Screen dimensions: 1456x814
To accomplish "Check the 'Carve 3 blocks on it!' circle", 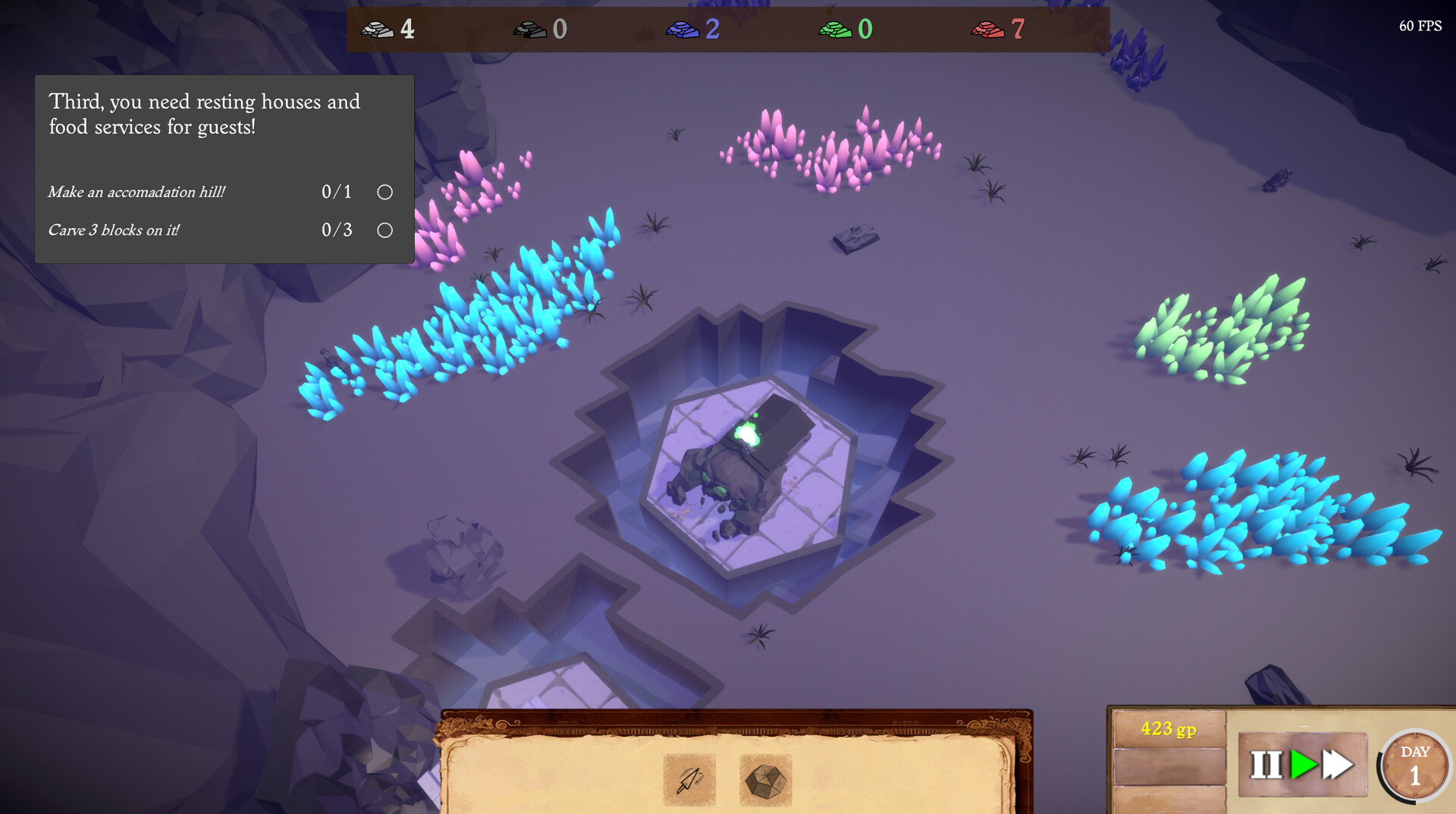I will pos(384,230).
